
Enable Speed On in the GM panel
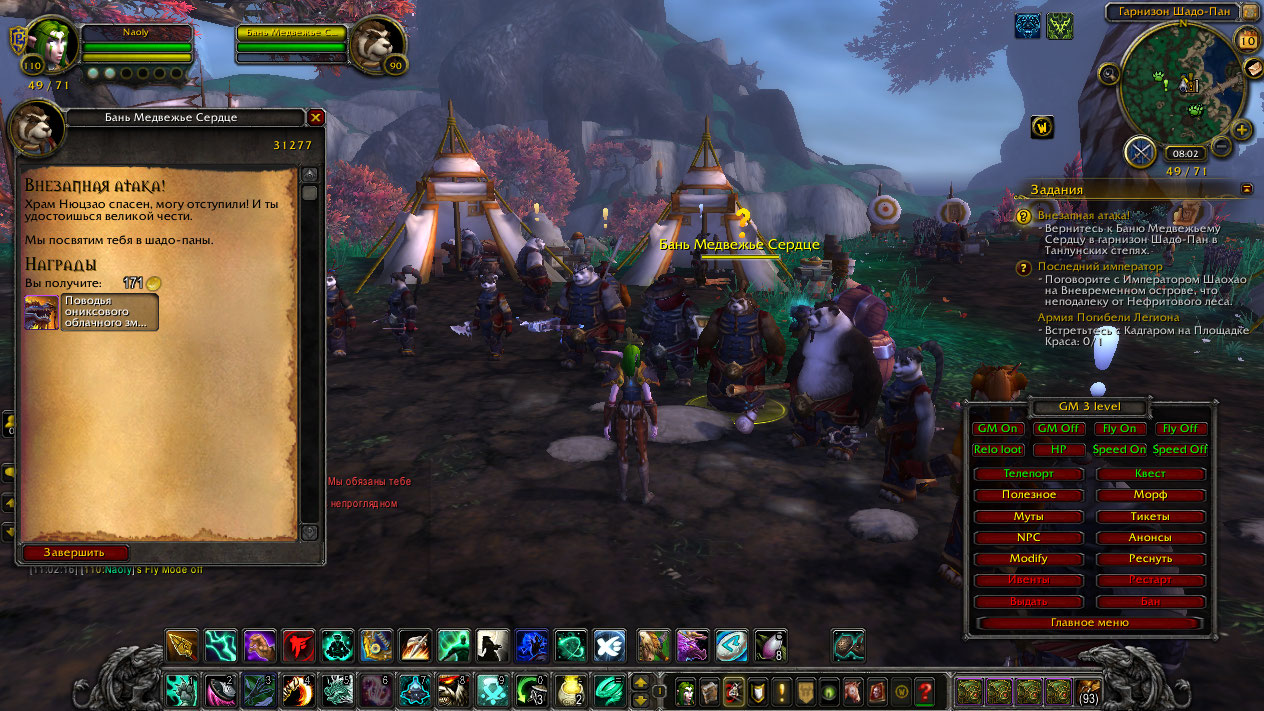[1119, 449]
